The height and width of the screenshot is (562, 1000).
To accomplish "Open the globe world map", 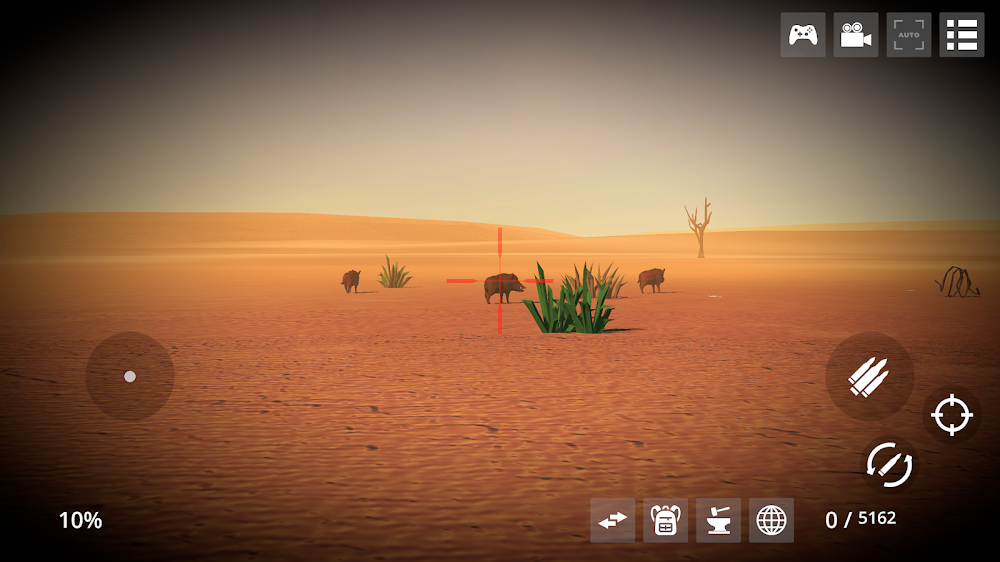I will point(771,520).
